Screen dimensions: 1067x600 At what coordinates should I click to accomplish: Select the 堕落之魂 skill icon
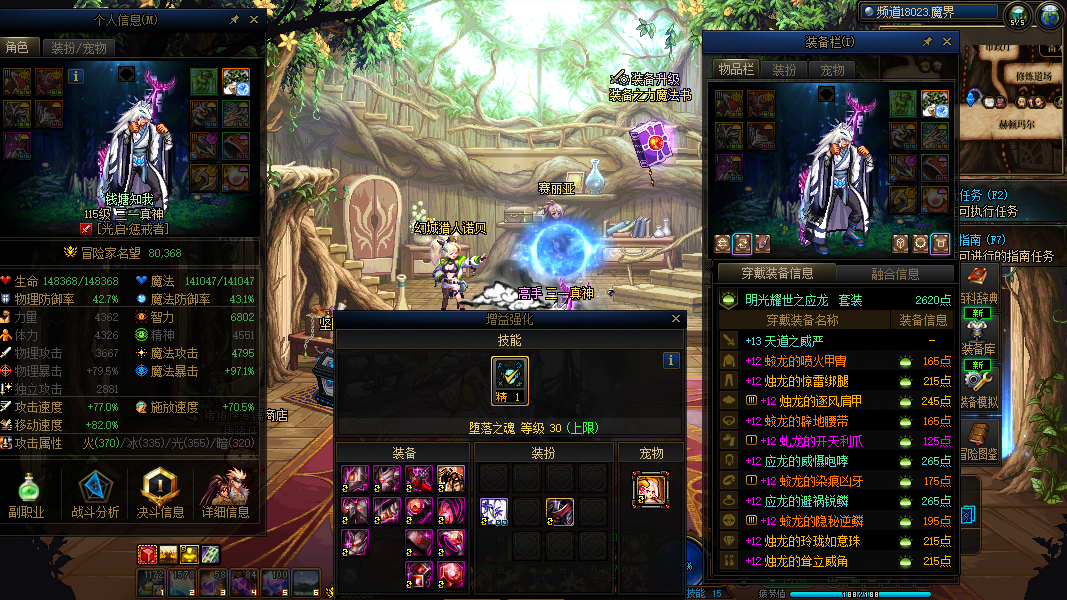coord(510,382)
